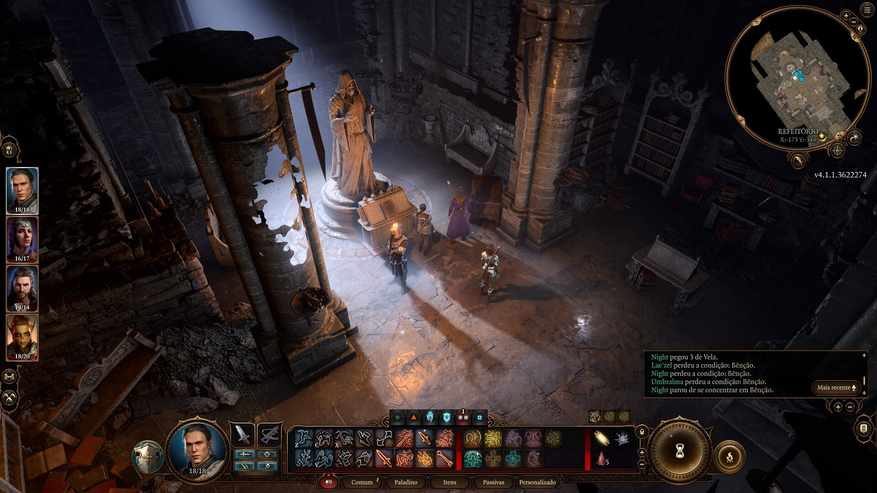
Task: Select the ranged crossbow weapon slot
Action: (x=269, y=434)
